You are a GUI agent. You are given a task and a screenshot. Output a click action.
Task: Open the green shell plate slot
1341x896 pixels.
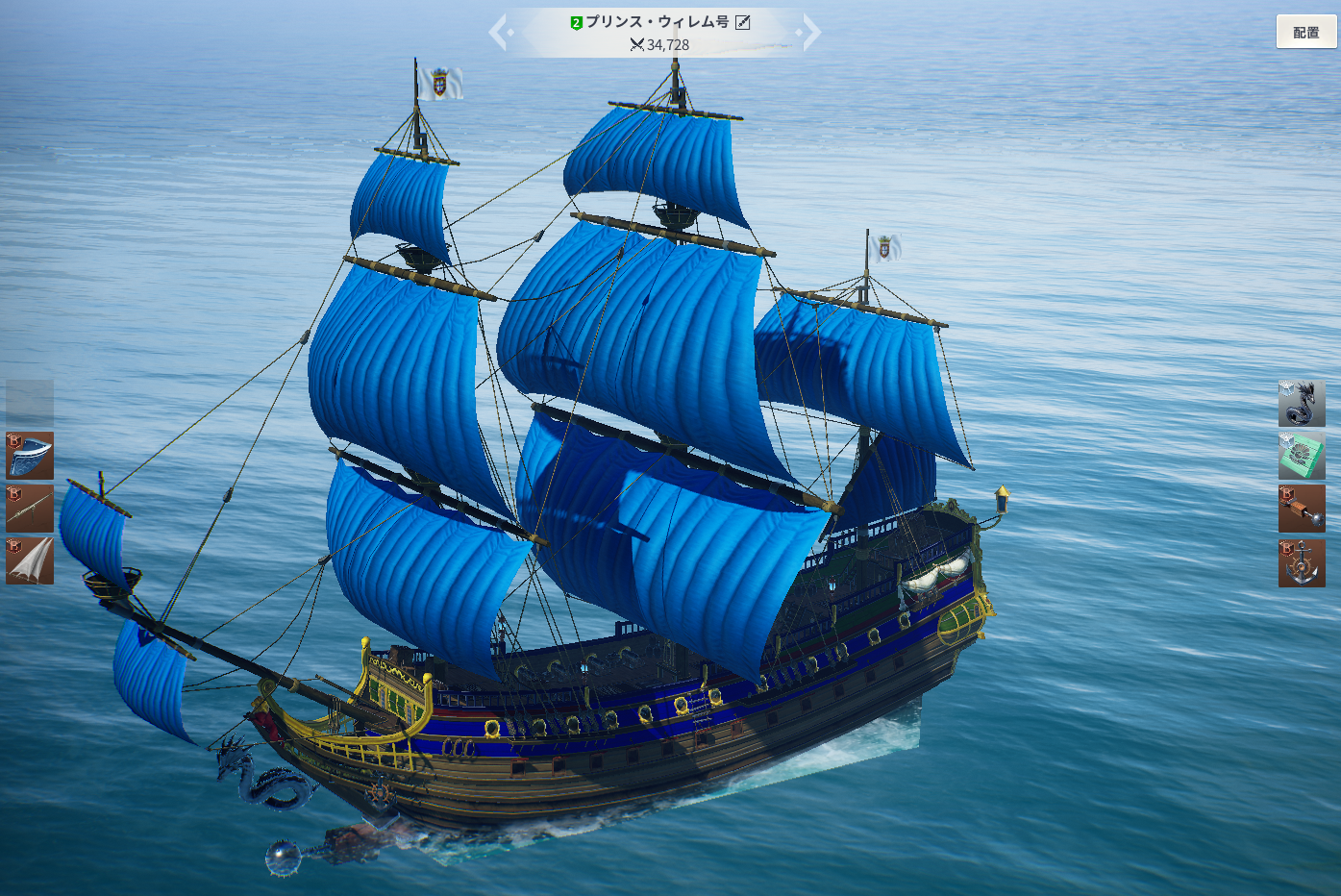pyautogui.click(x=1302, y=456)
